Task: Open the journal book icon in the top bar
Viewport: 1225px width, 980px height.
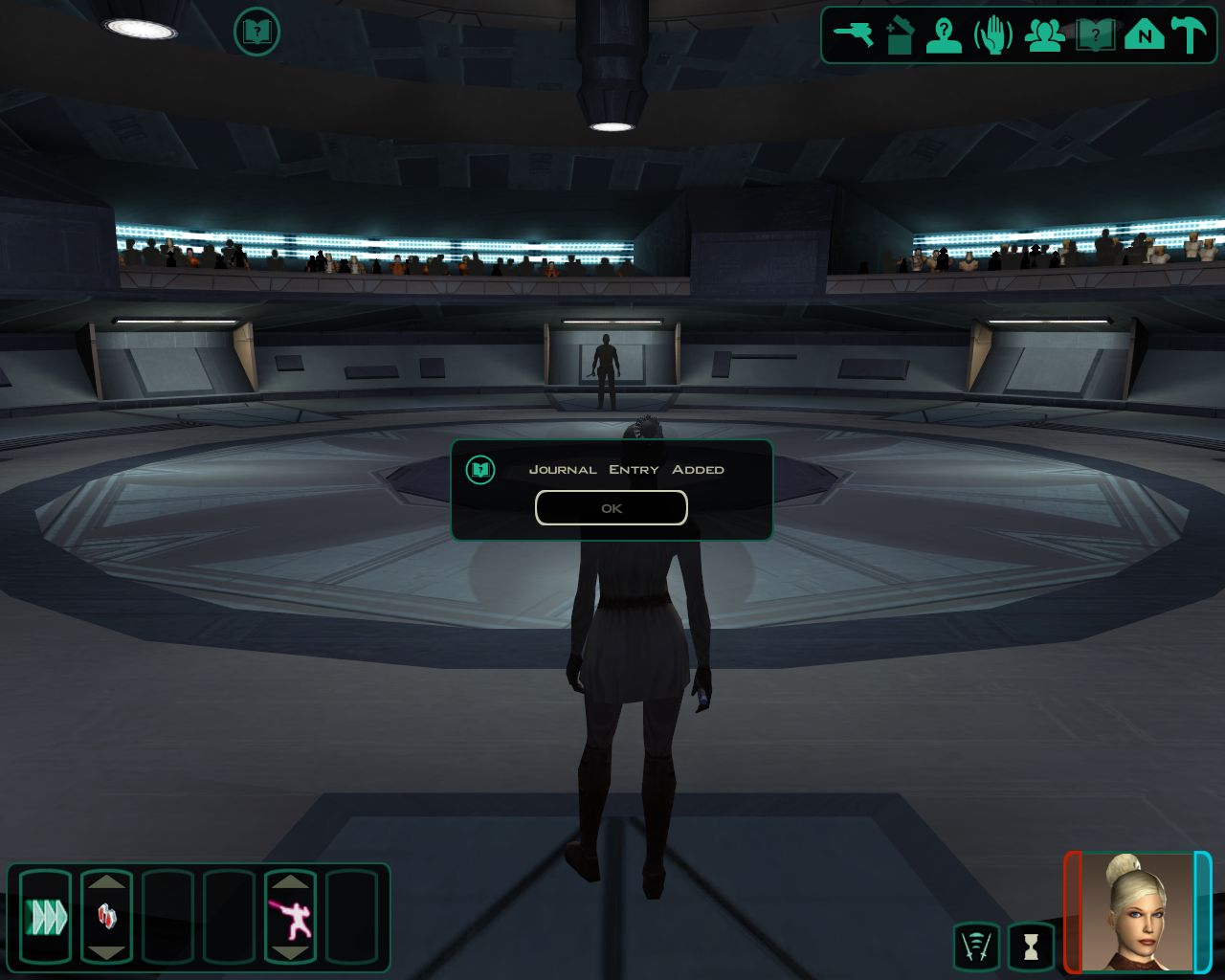Action: click(1095, 36)
